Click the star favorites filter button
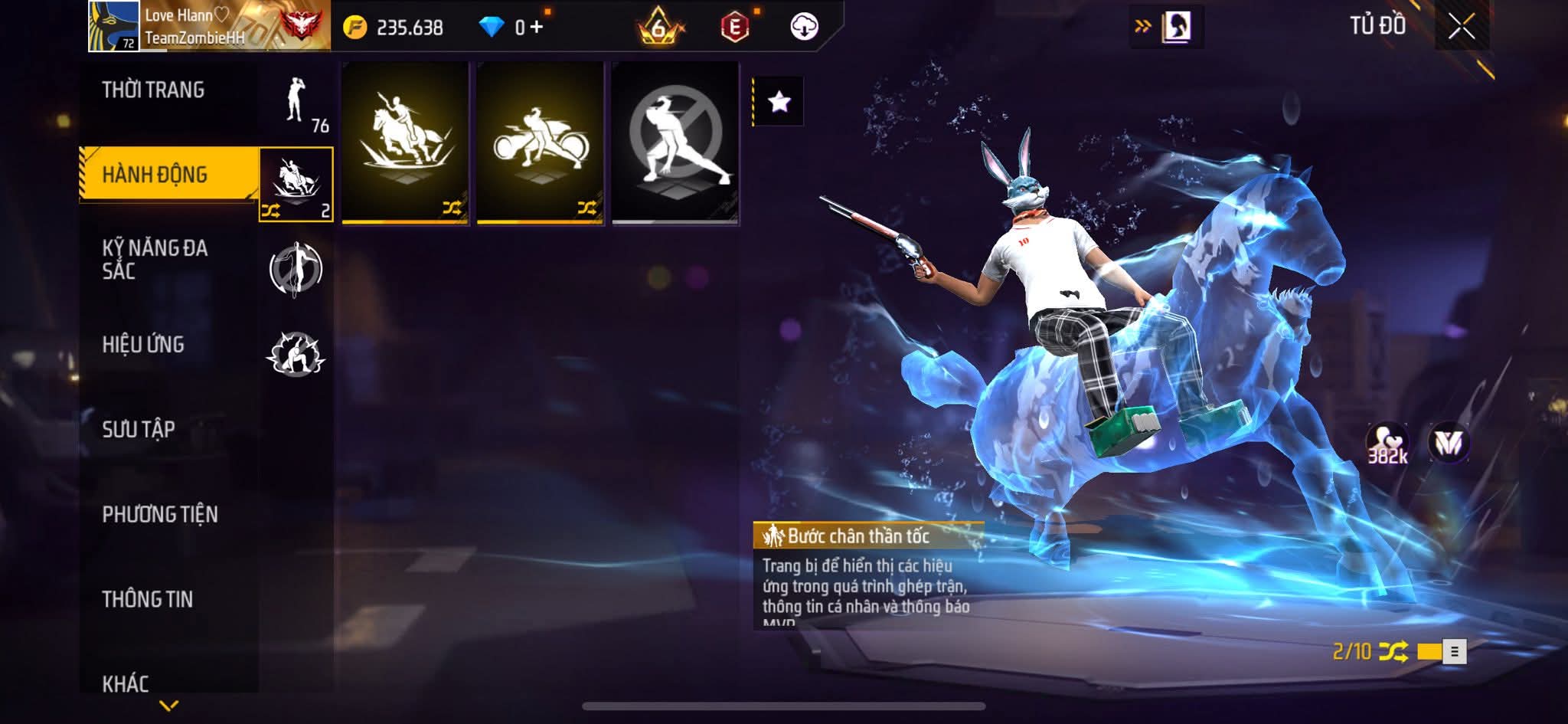 tap(779, 101)
